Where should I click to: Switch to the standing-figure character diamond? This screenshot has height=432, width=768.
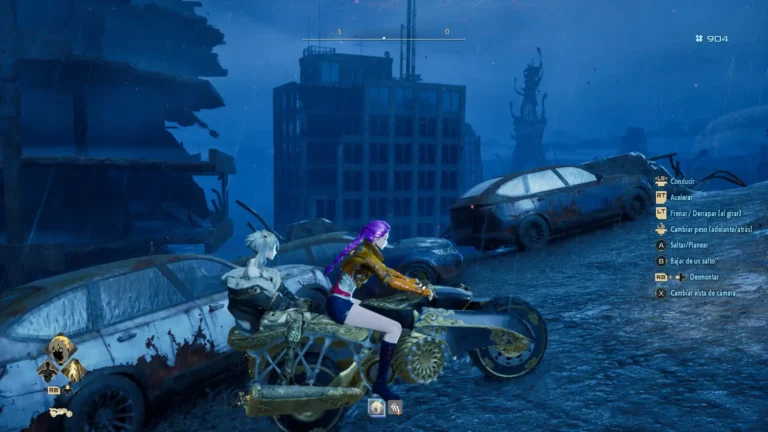point(72,371)
